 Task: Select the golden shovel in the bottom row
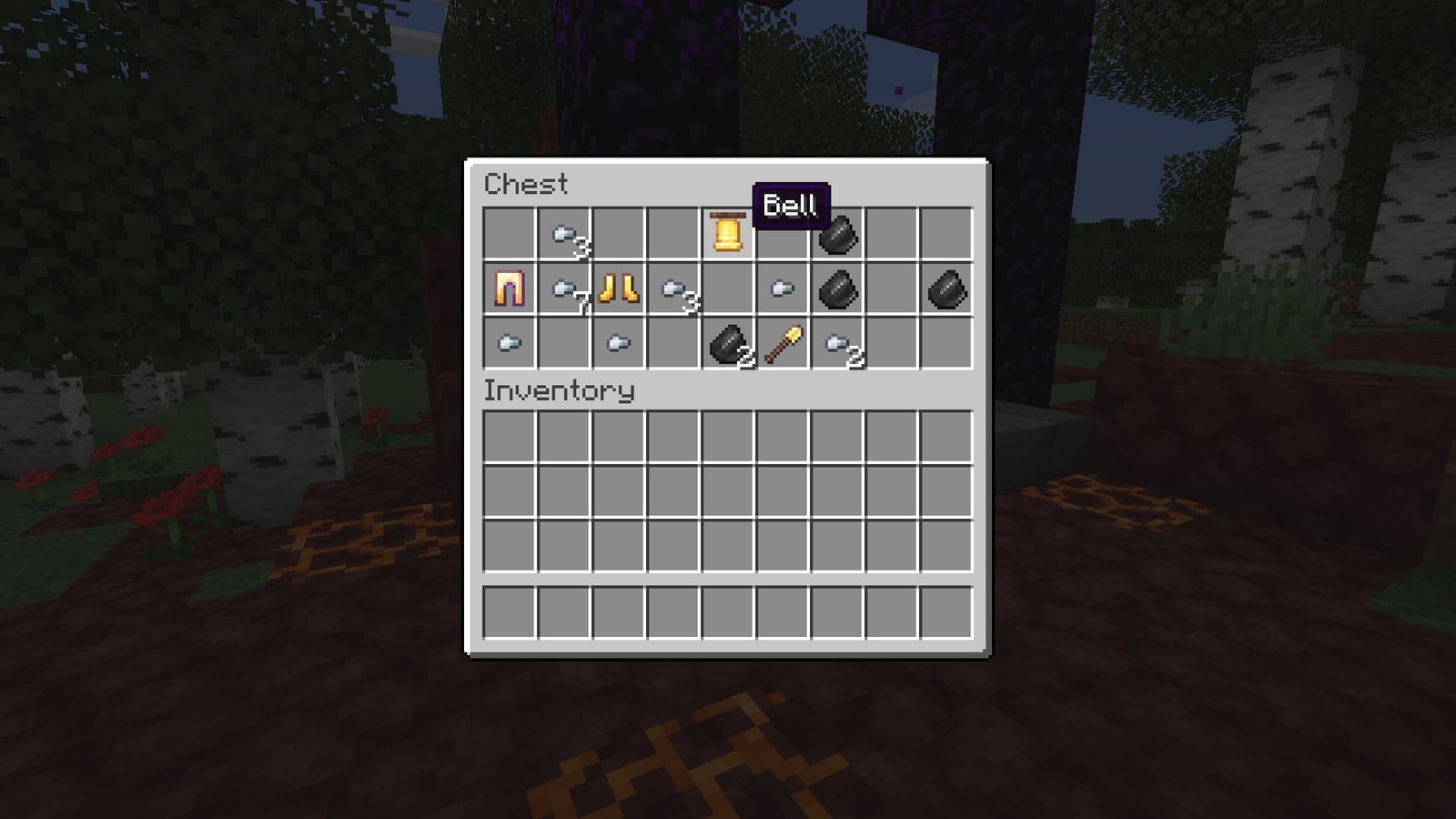(784, 344)
